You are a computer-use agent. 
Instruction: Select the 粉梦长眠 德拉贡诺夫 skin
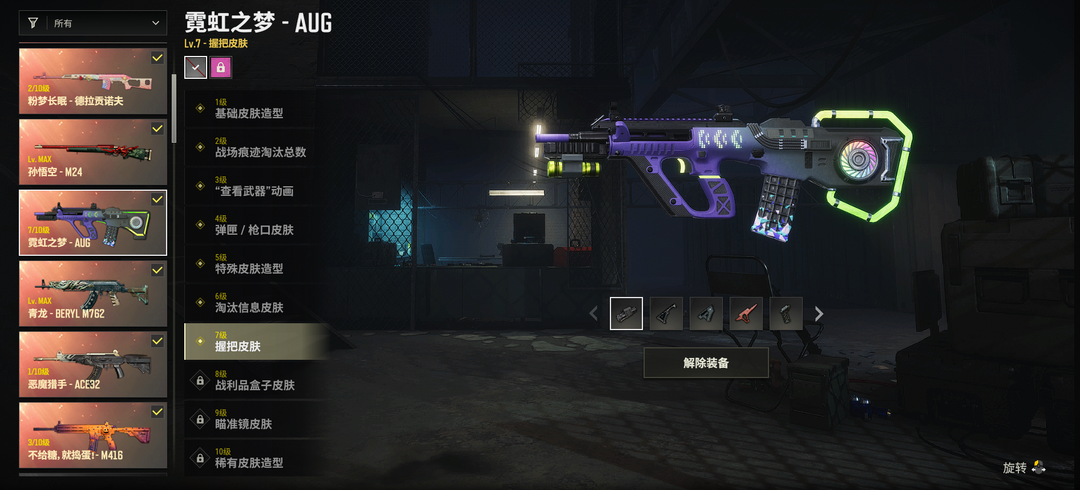click(x=93, y=80)
